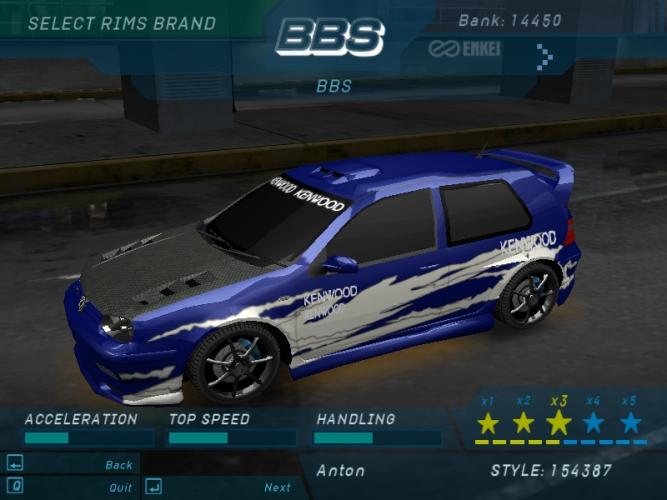Choose the Enkei rims brand

[x=473, y=49]
